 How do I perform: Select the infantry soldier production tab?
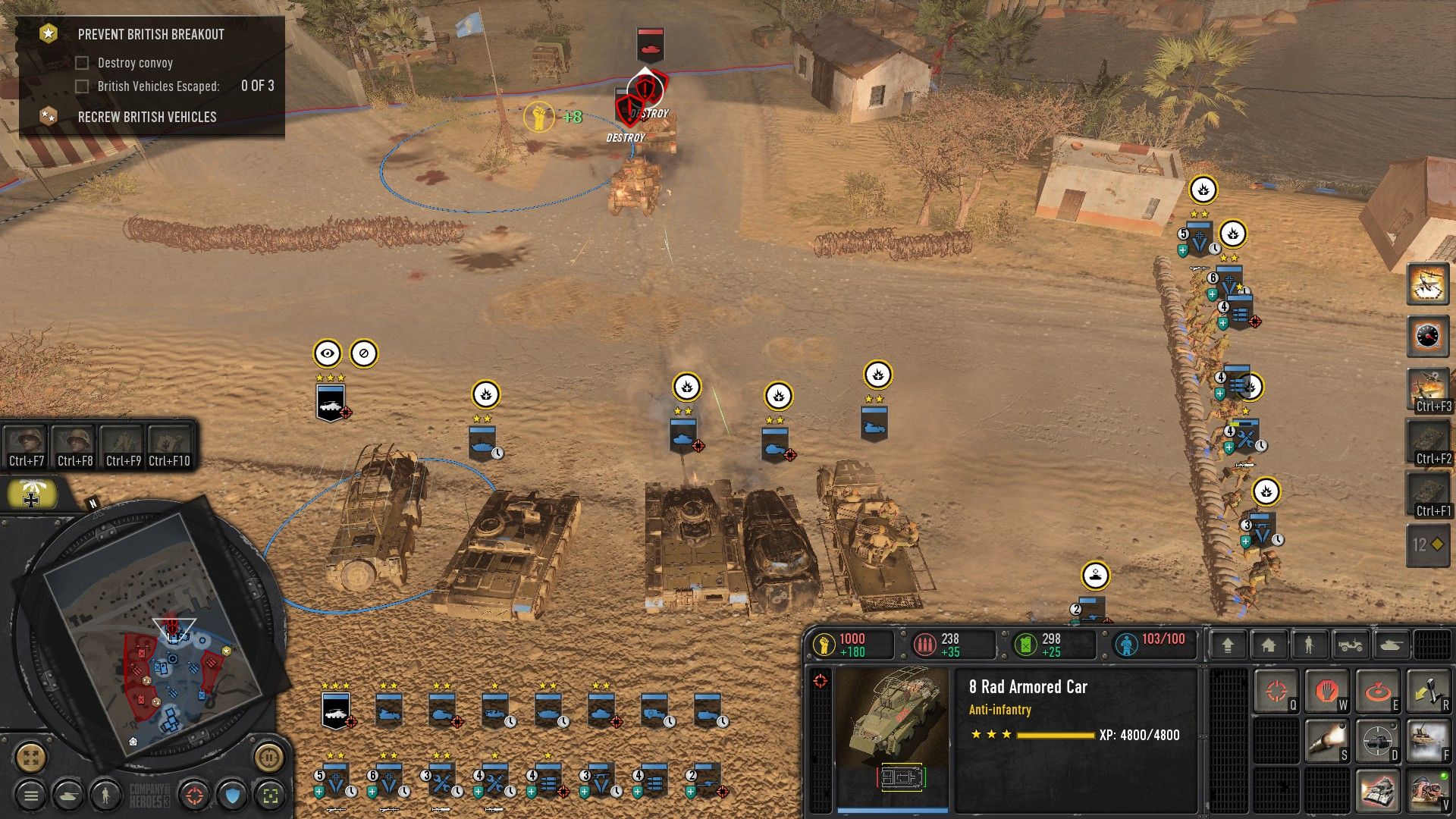pyautogui.click(x=1309, y=645)
